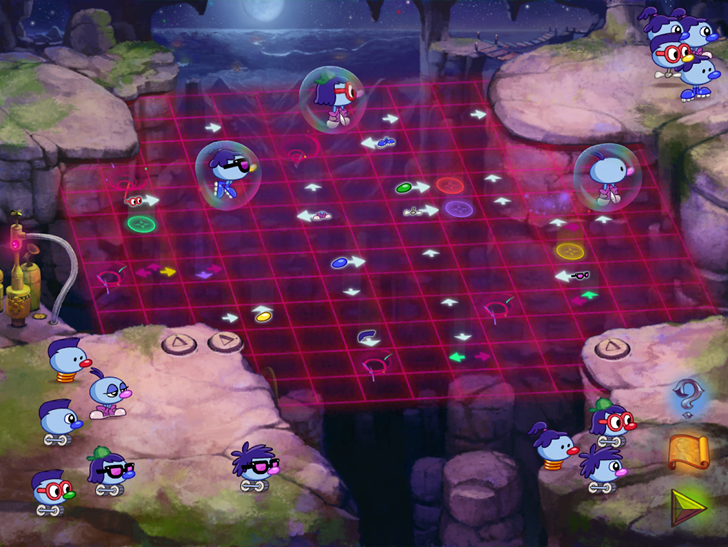Activate the lone stone launch pad near help icon
The width and height of the screenshot is (728, 547).
[609, 348]
